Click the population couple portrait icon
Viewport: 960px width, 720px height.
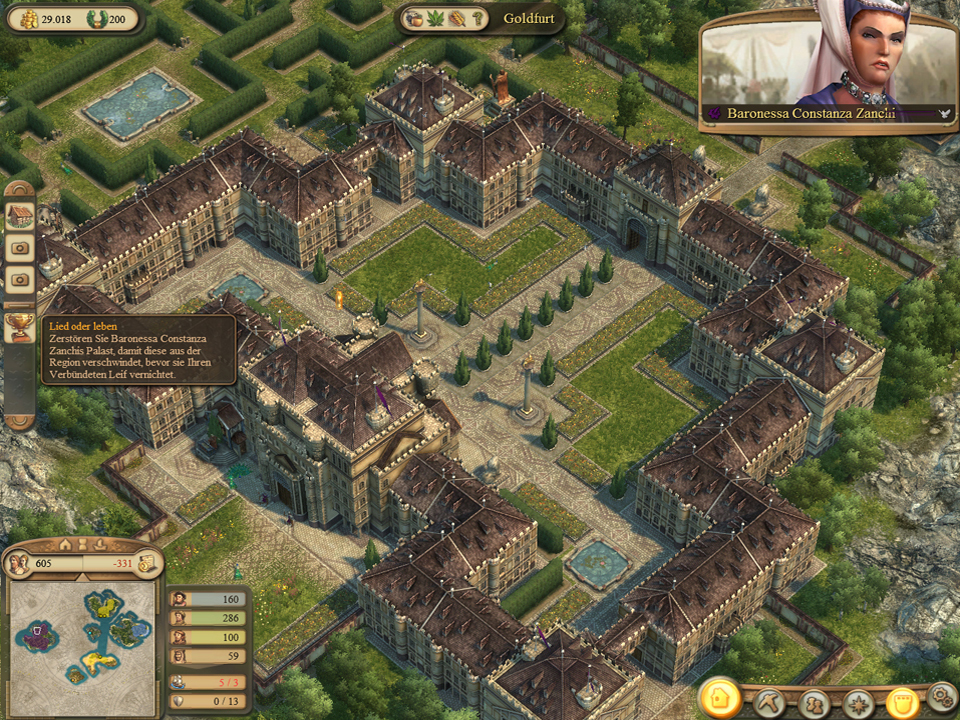pos(17,563)
